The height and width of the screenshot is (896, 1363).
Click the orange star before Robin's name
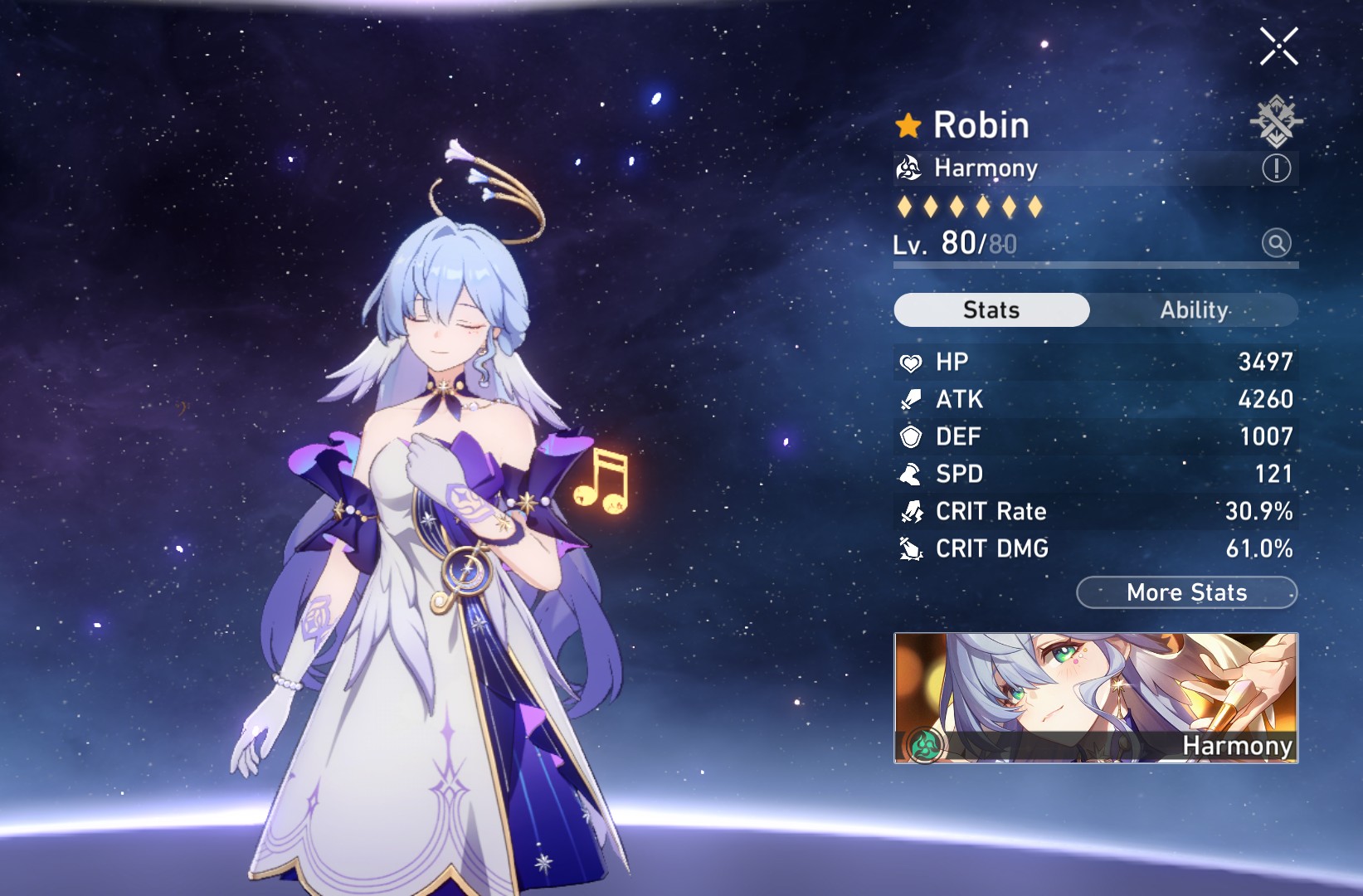point(909,124)
